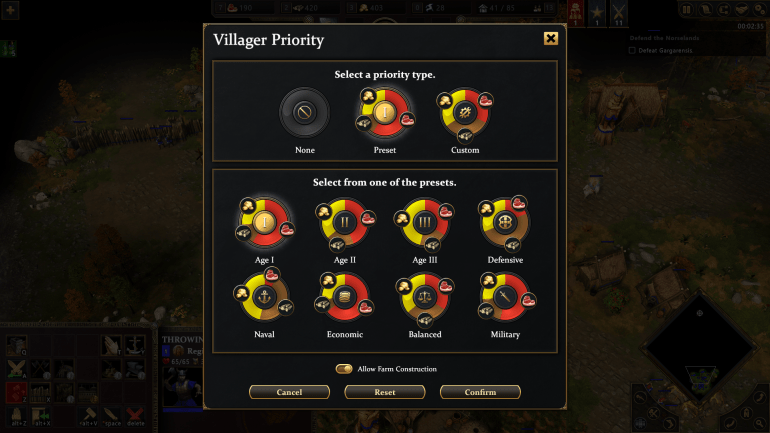The height and width of the screenshot is (433, 770).
Task: Pick the Custom priority type
Action: (x=465, y=113)
